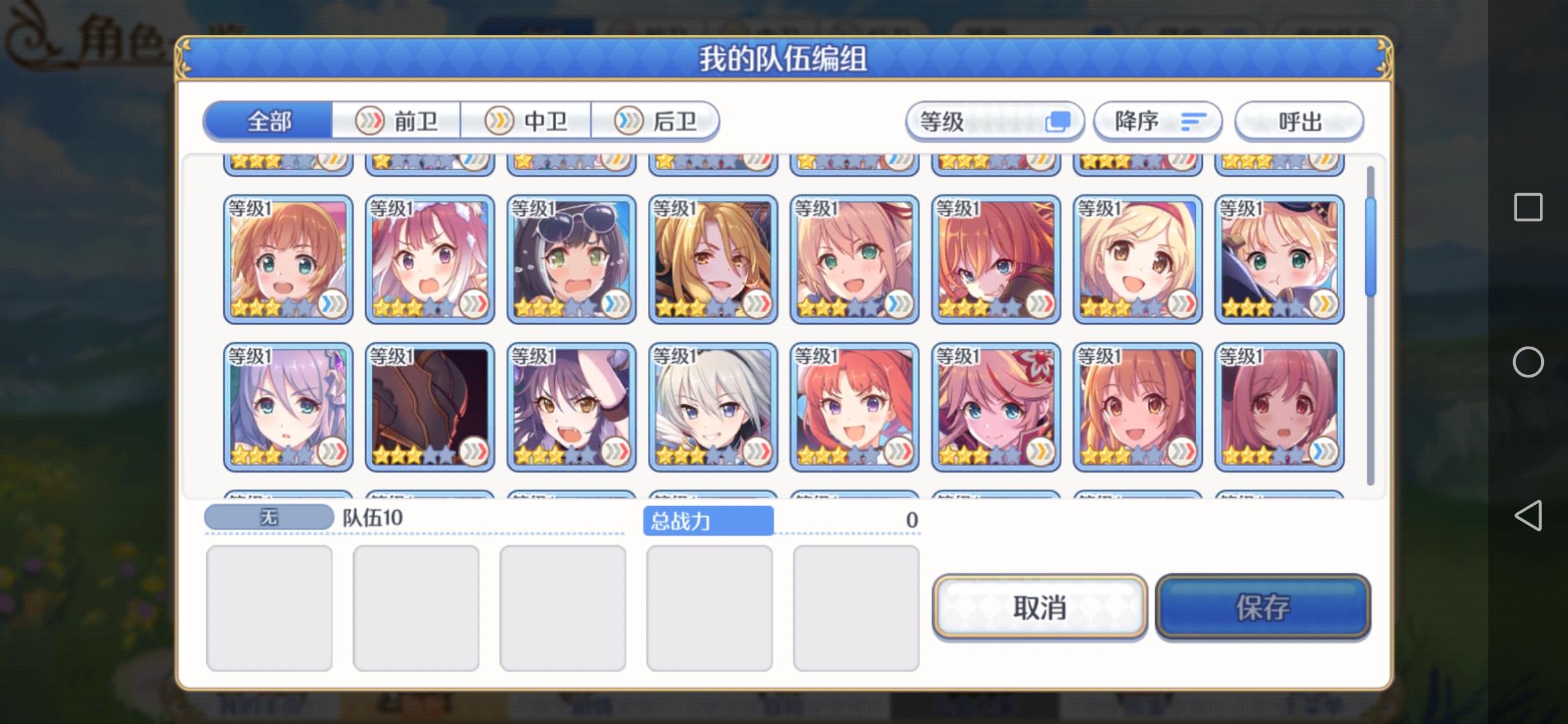
Task: Toggle the 总战力 display label
Action: click(x=710, y=522)
